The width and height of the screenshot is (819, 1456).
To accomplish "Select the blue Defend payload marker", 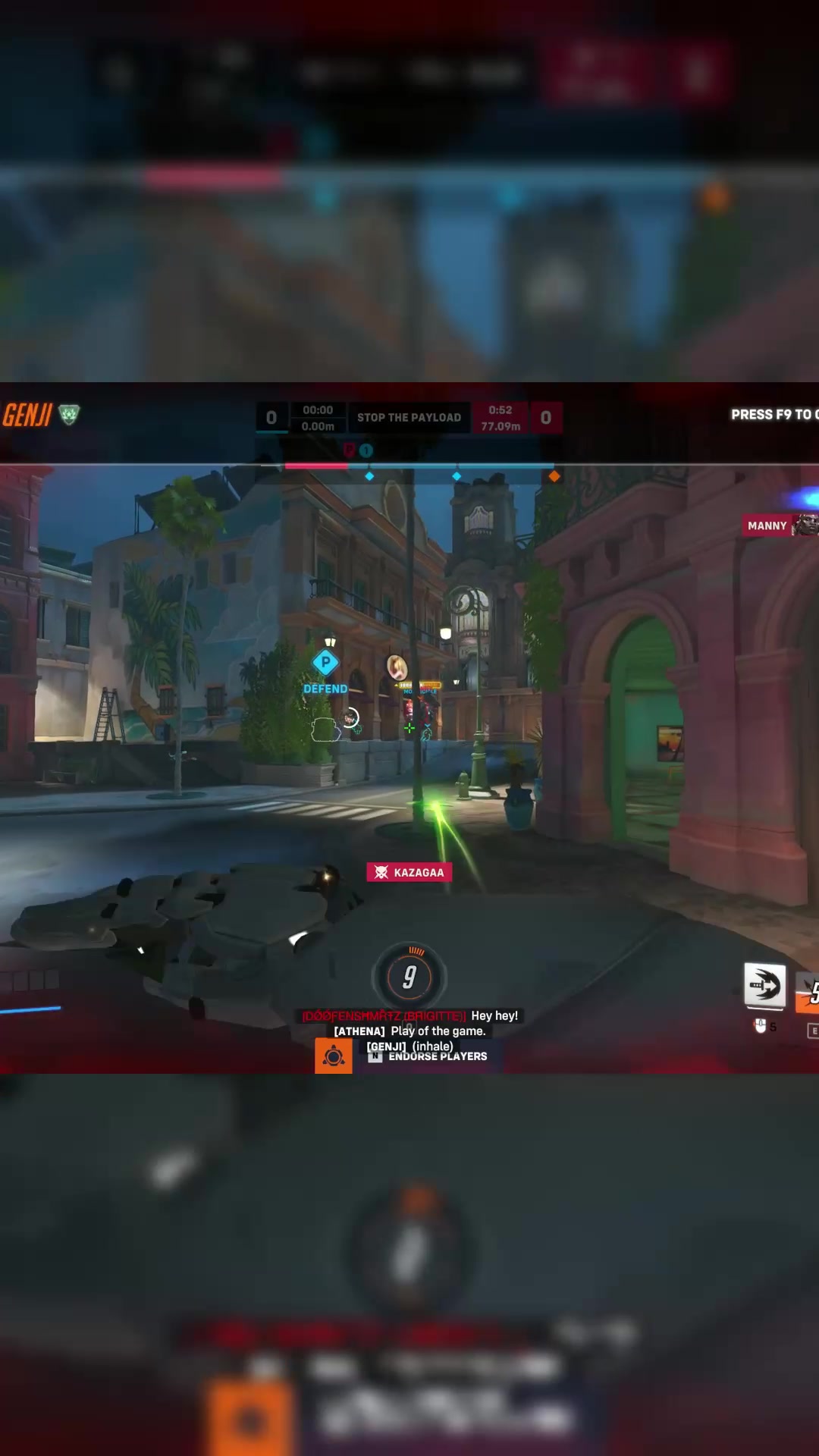I will pyautogui.click(x=325, y=663).
